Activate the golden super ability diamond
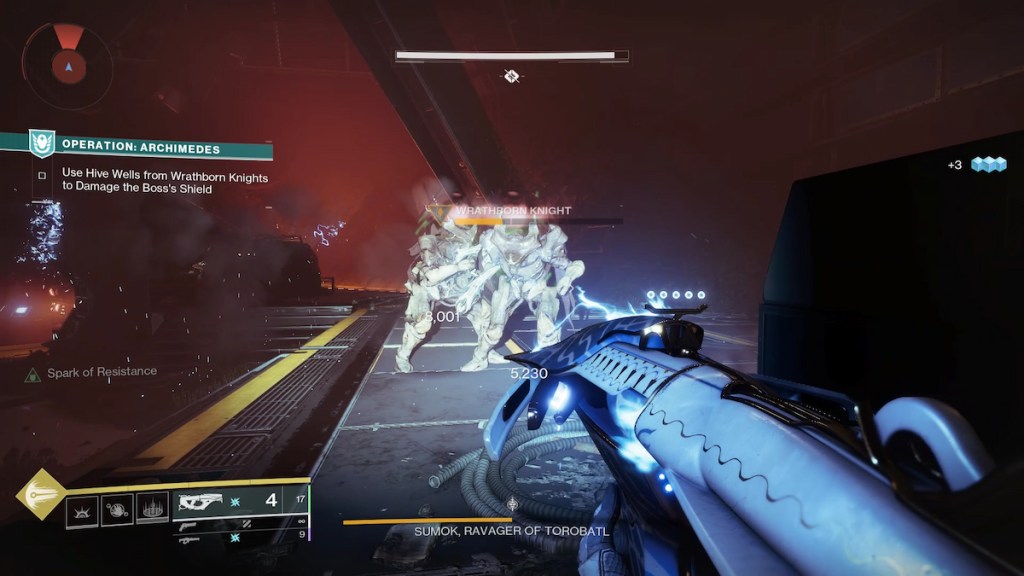The width and height of the screenshot is (1024, 576). click(40, 494)
